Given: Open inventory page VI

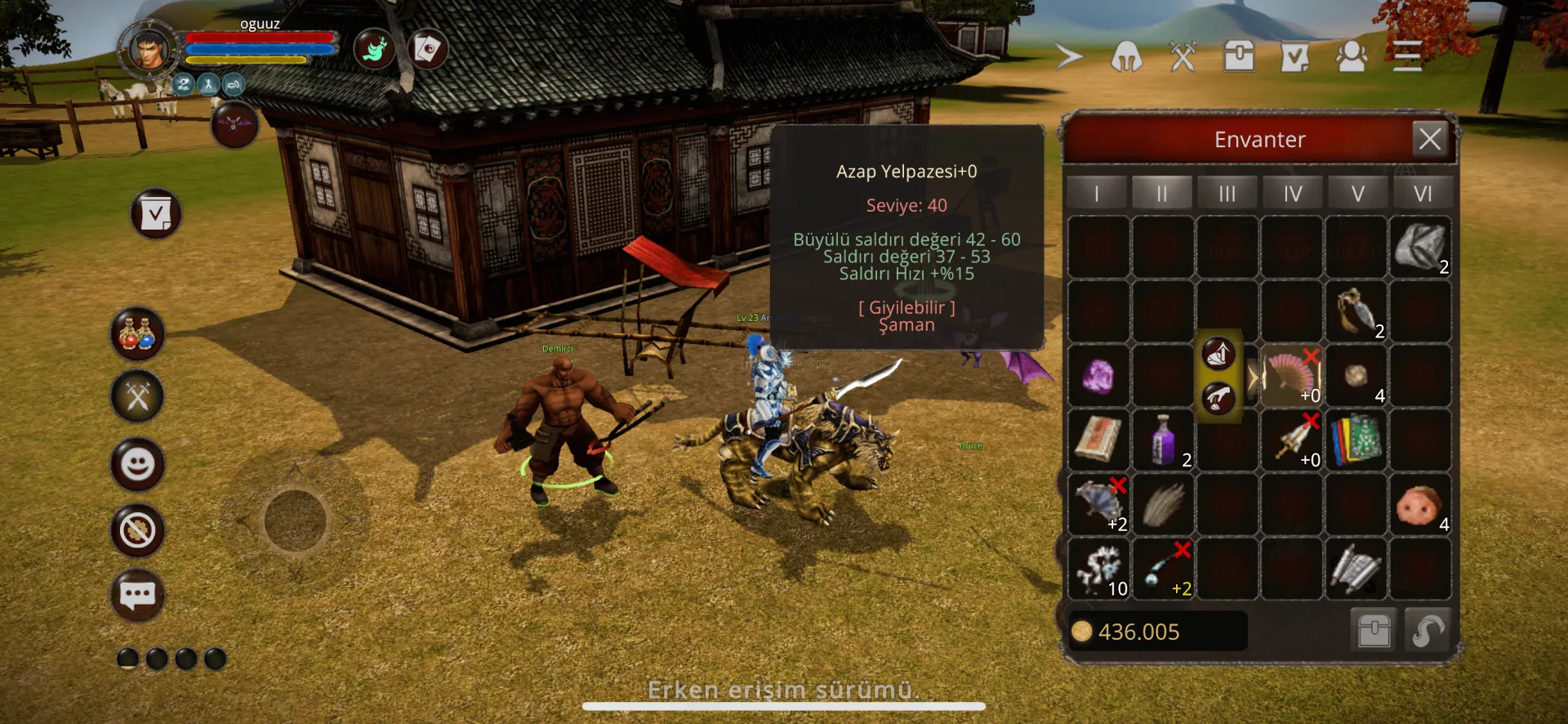Looking at the screenshot, I should tap(1422, 194).
